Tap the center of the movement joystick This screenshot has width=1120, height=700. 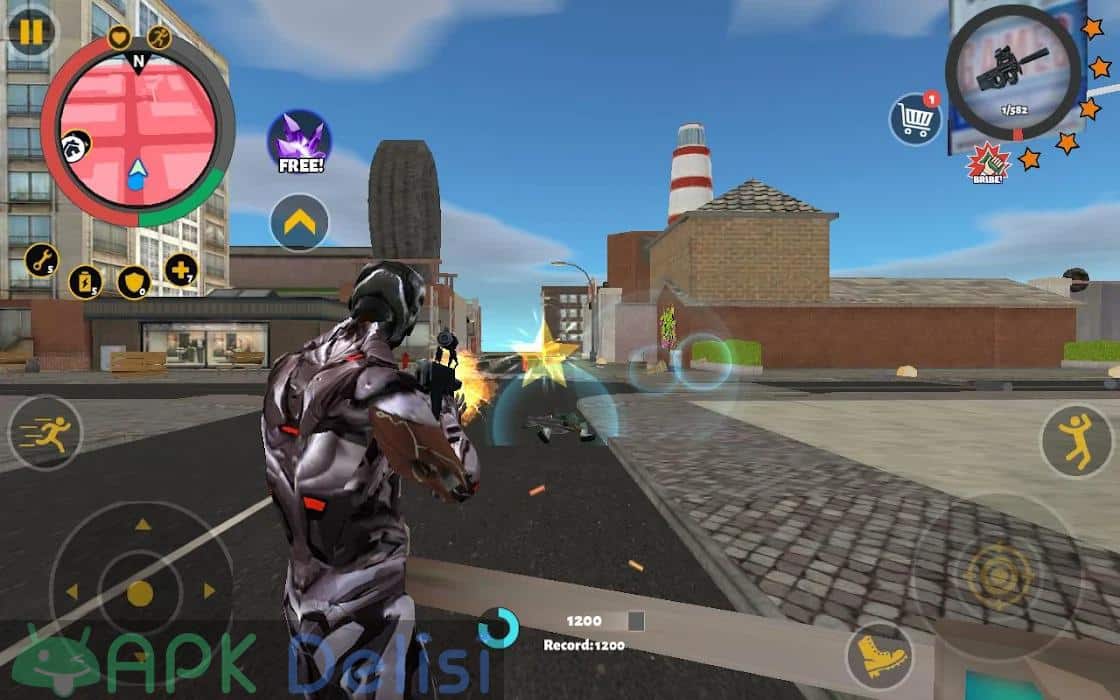[x=140, y=593]
